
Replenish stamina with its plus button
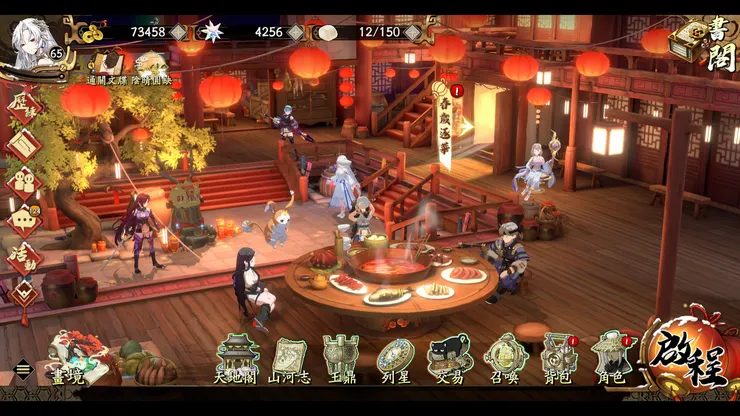click(x=413, y=32)
